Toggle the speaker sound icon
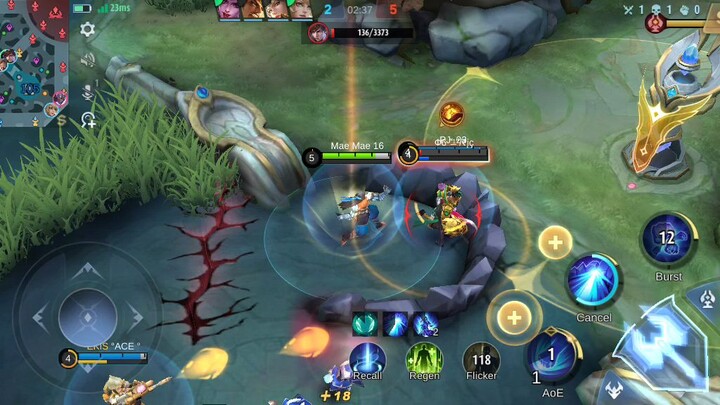 pos(88,60)
